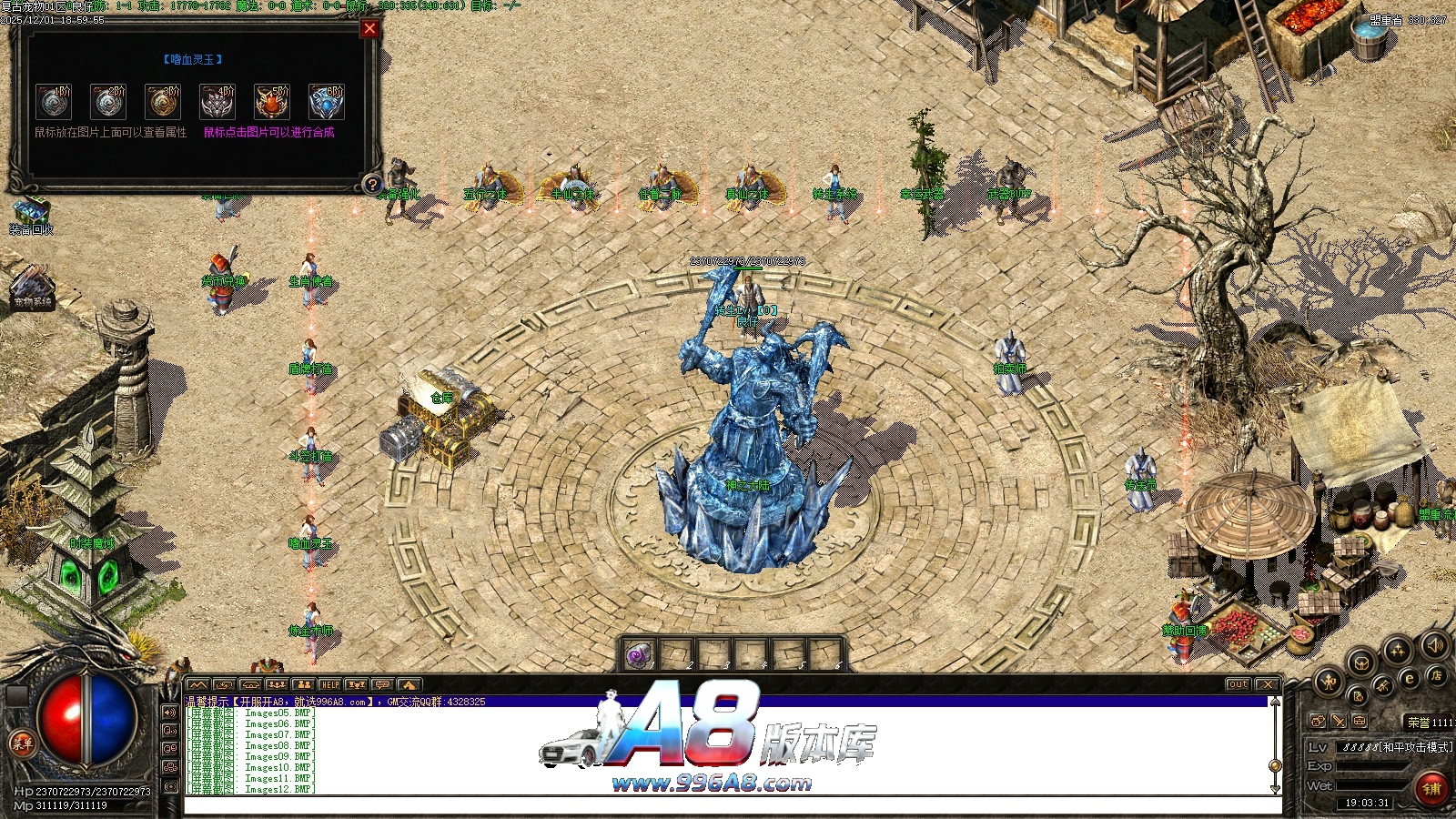Close the 嗜血灵玉 panel
Screen dimensions: 1456x819
(x=369, y=29)
